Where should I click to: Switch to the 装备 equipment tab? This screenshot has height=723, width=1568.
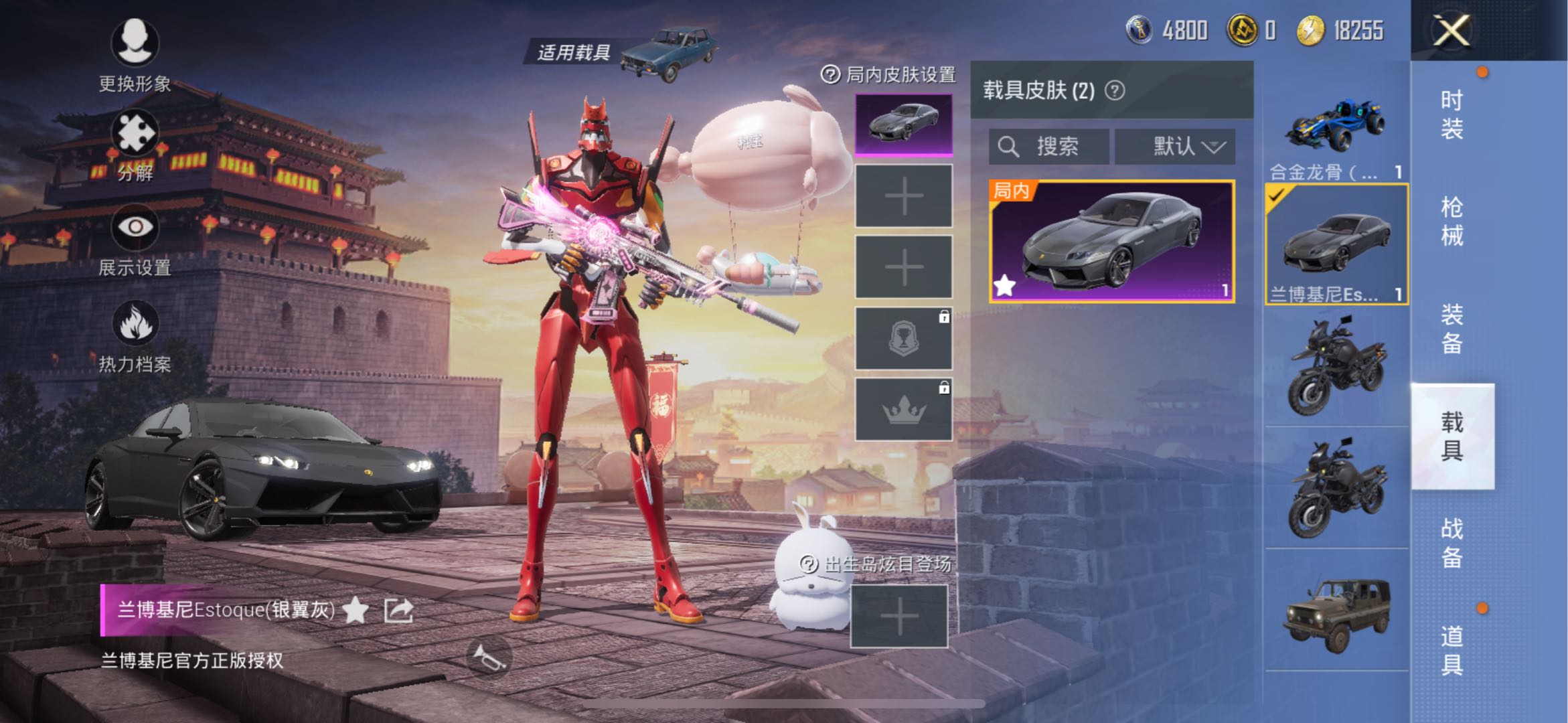pos(1452,329)
